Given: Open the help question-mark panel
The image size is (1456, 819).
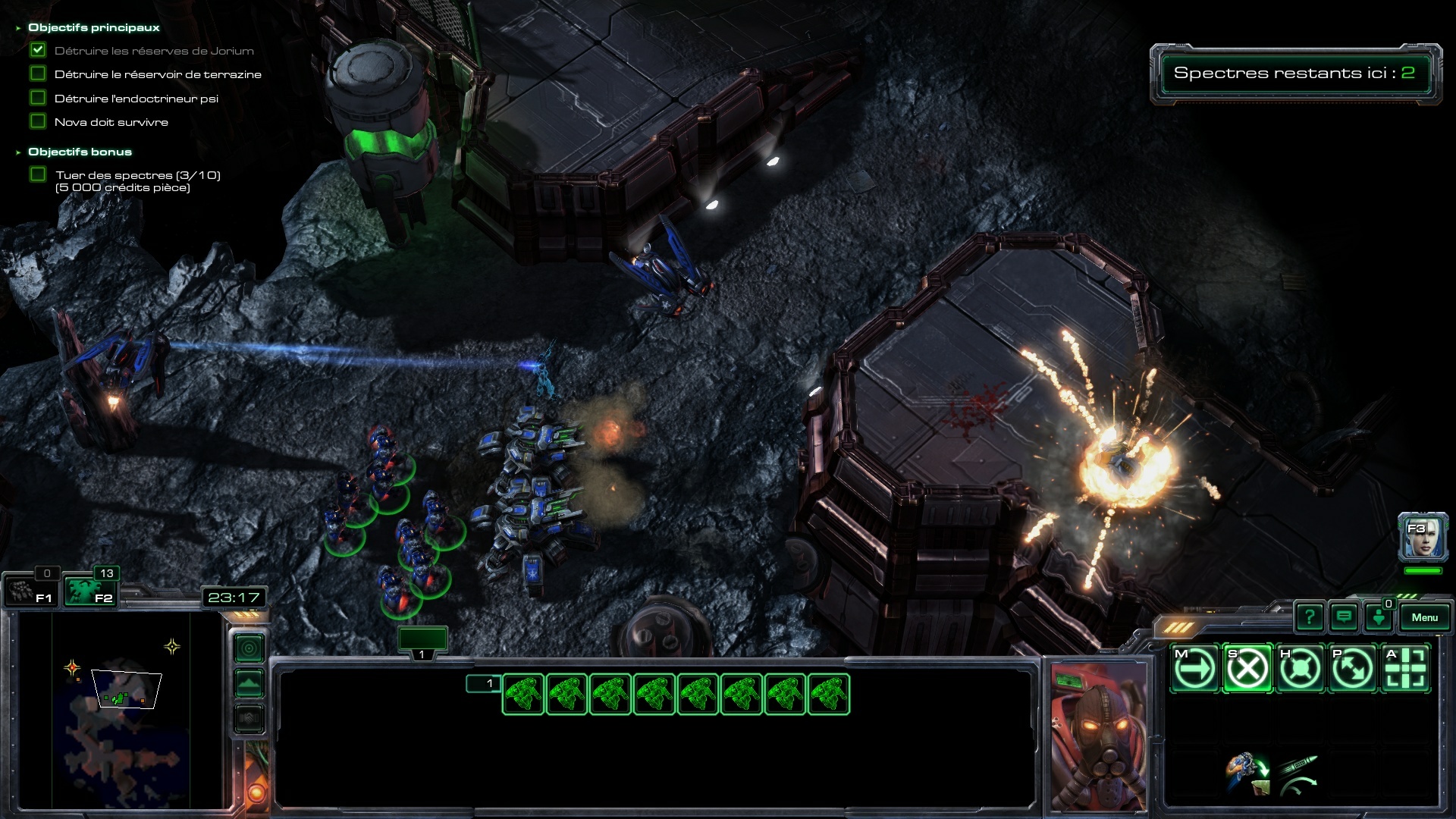Looking at the screenshot, I should pos(1309,617).
